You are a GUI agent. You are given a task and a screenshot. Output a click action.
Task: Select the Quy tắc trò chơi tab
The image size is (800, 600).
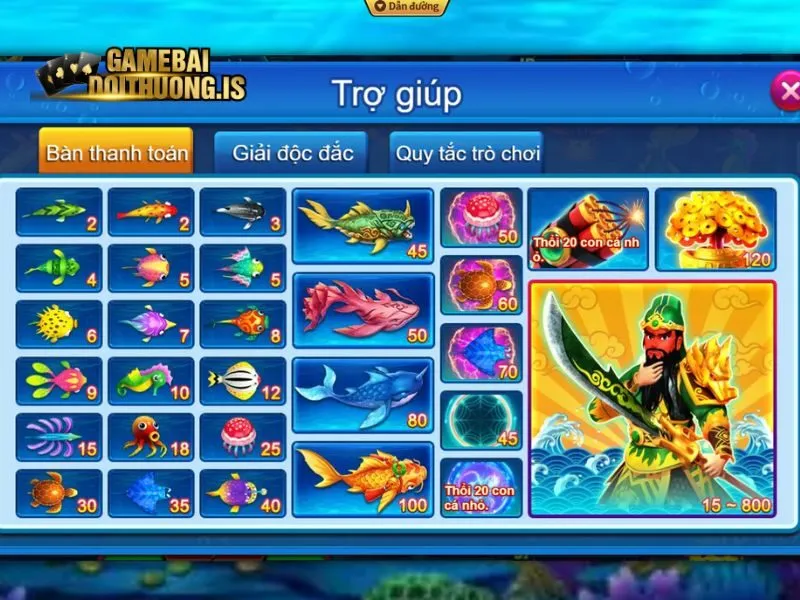(467, 154)
